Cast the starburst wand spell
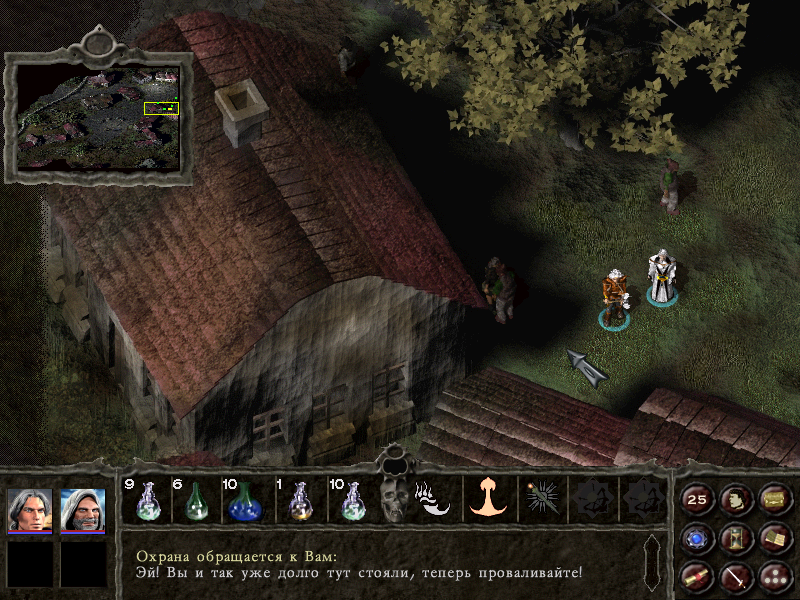This screenshot has width=800, height=600. (x=541, y=499)
